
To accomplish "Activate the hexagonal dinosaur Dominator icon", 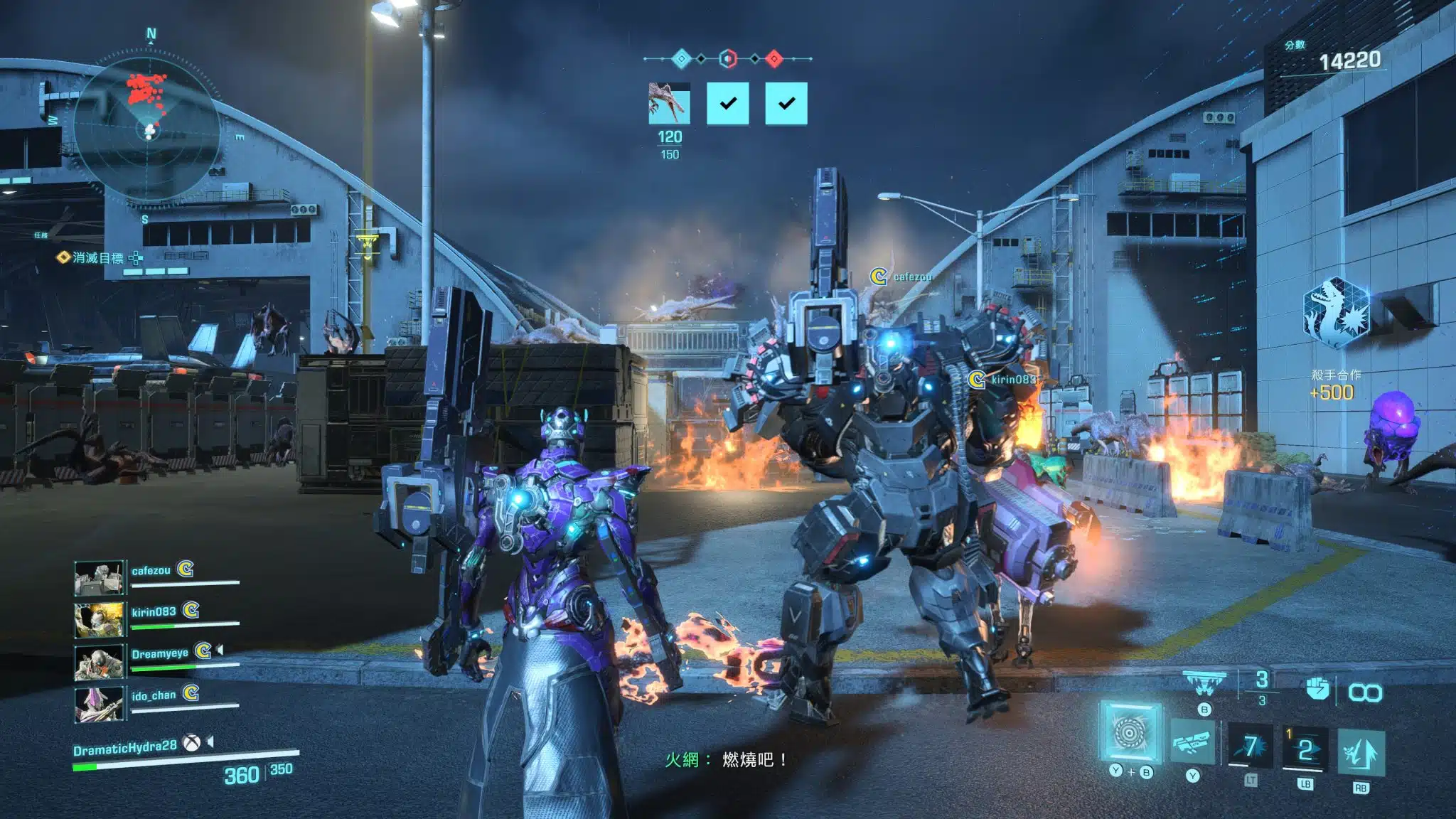I will pos(1336,313).
